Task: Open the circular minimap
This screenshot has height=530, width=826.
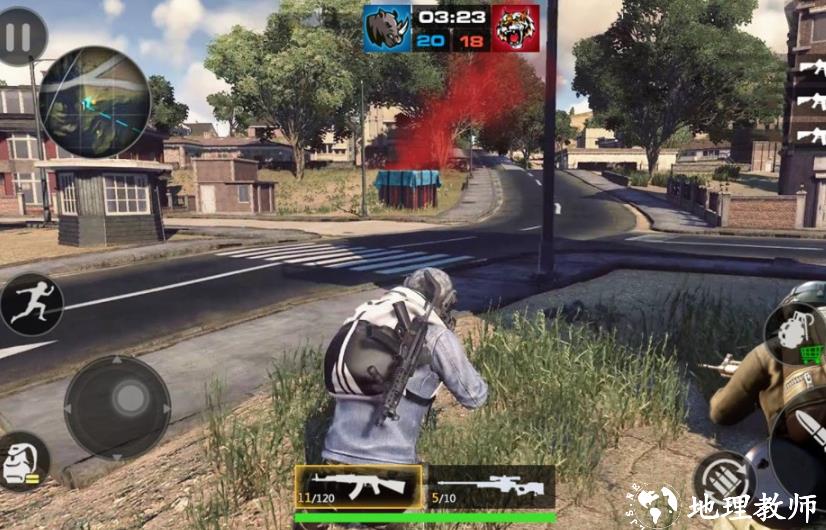Action: 95,102
